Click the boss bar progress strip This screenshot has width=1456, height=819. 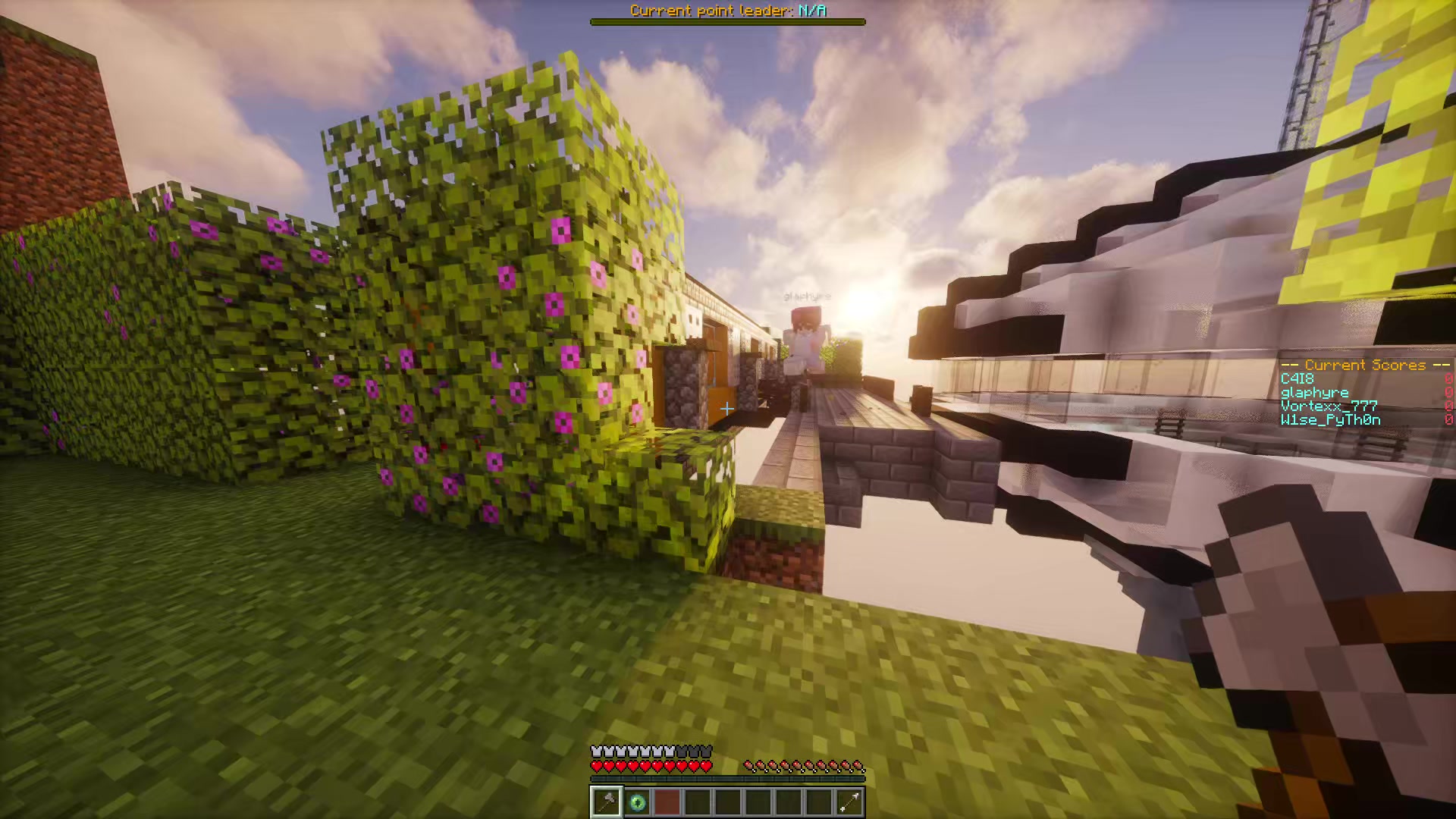tap(727, 21)
